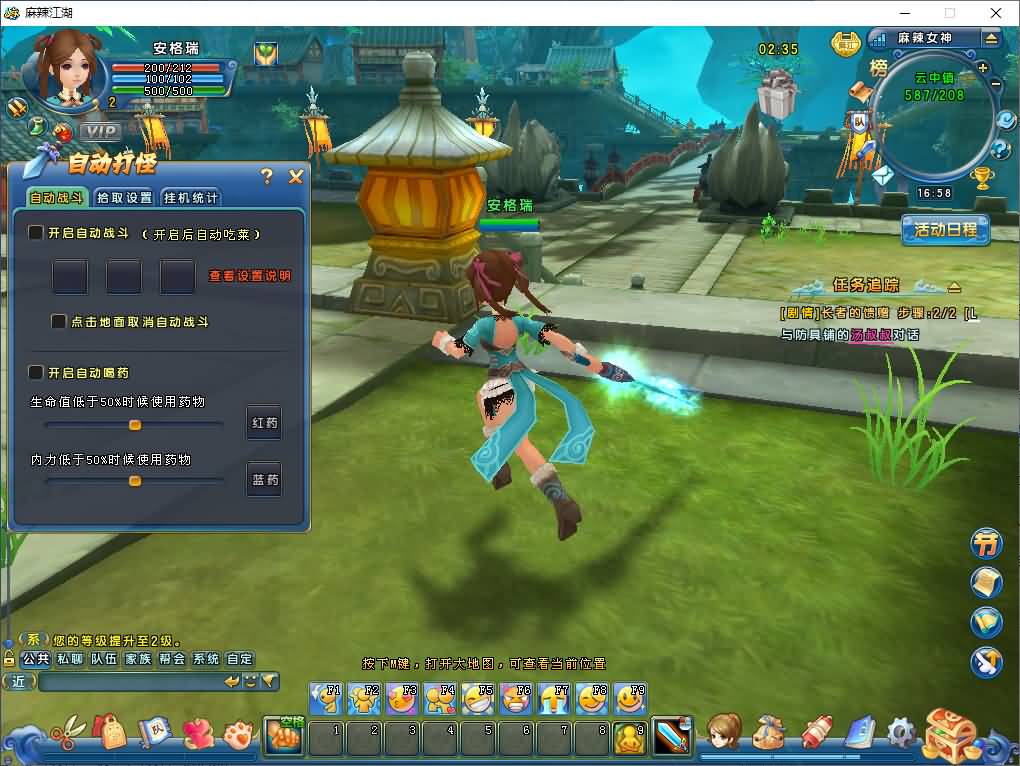Select the 私聊 private chat channel tab
The height and width of the screenshot is (766, 1020).
70,659
